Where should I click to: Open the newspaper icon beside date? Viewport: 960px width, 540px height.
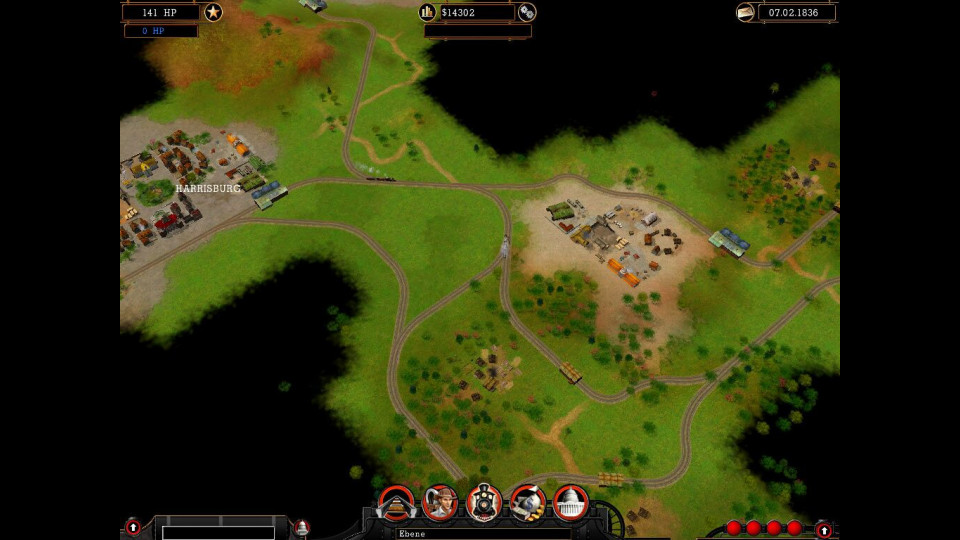[x=745, y=12]
